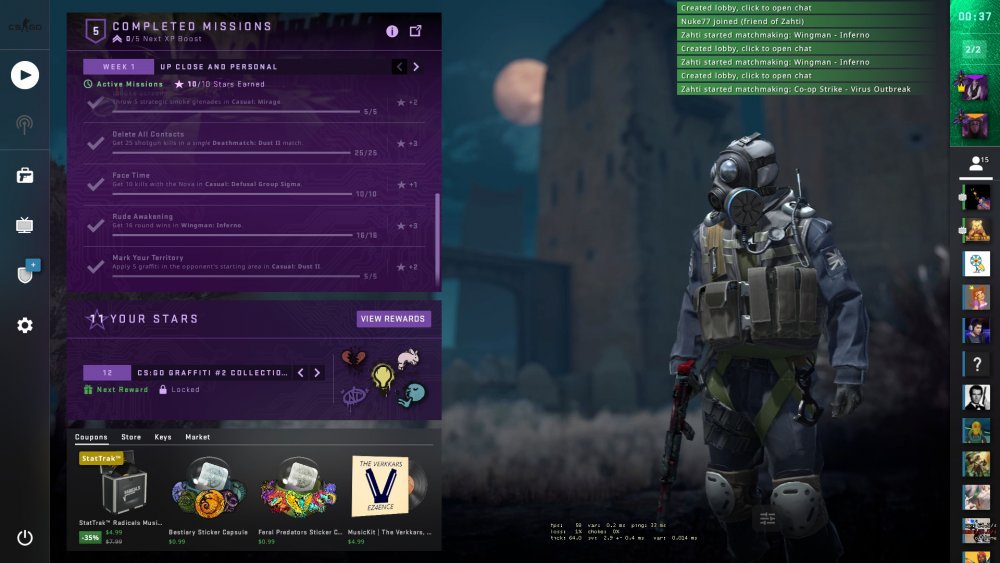Image resolution: width=1000 pixels, height=563 pixels.
Task: Click the mission info icon
Action: point(392,31)
